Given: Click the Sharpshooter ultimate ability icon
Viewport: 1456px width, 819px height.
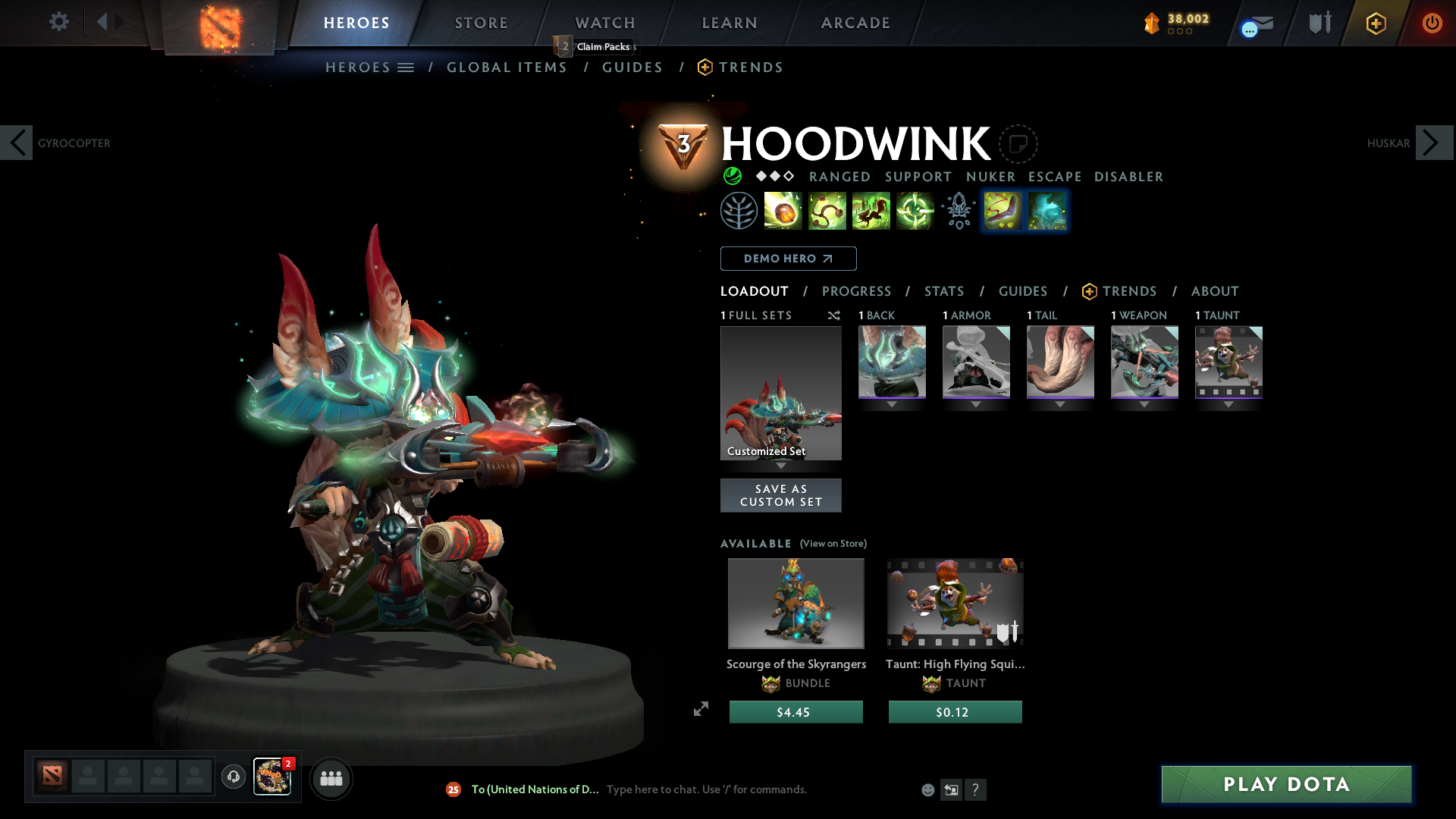Looking at the screenshot, I should tap(915, 211).
